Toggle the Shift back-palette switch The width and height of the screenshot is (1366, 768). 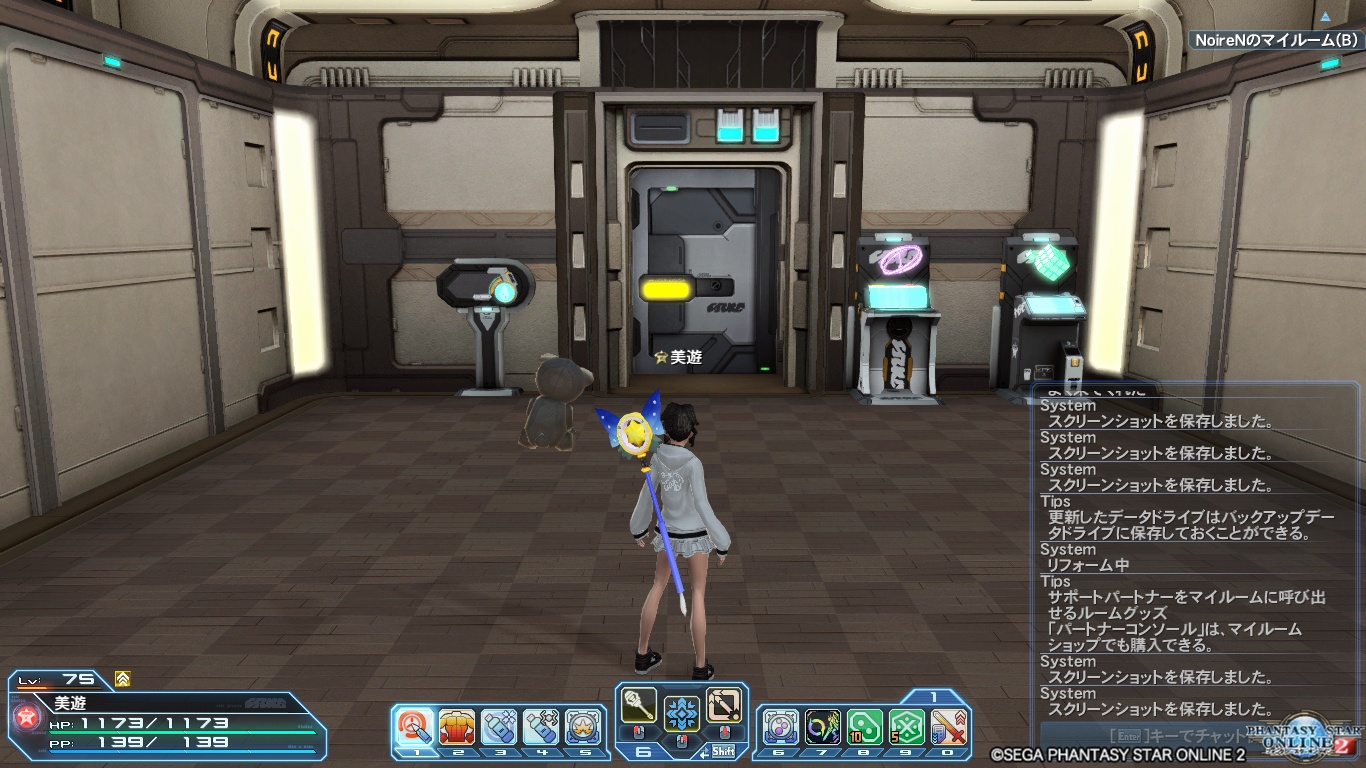(x=723, y=753)
